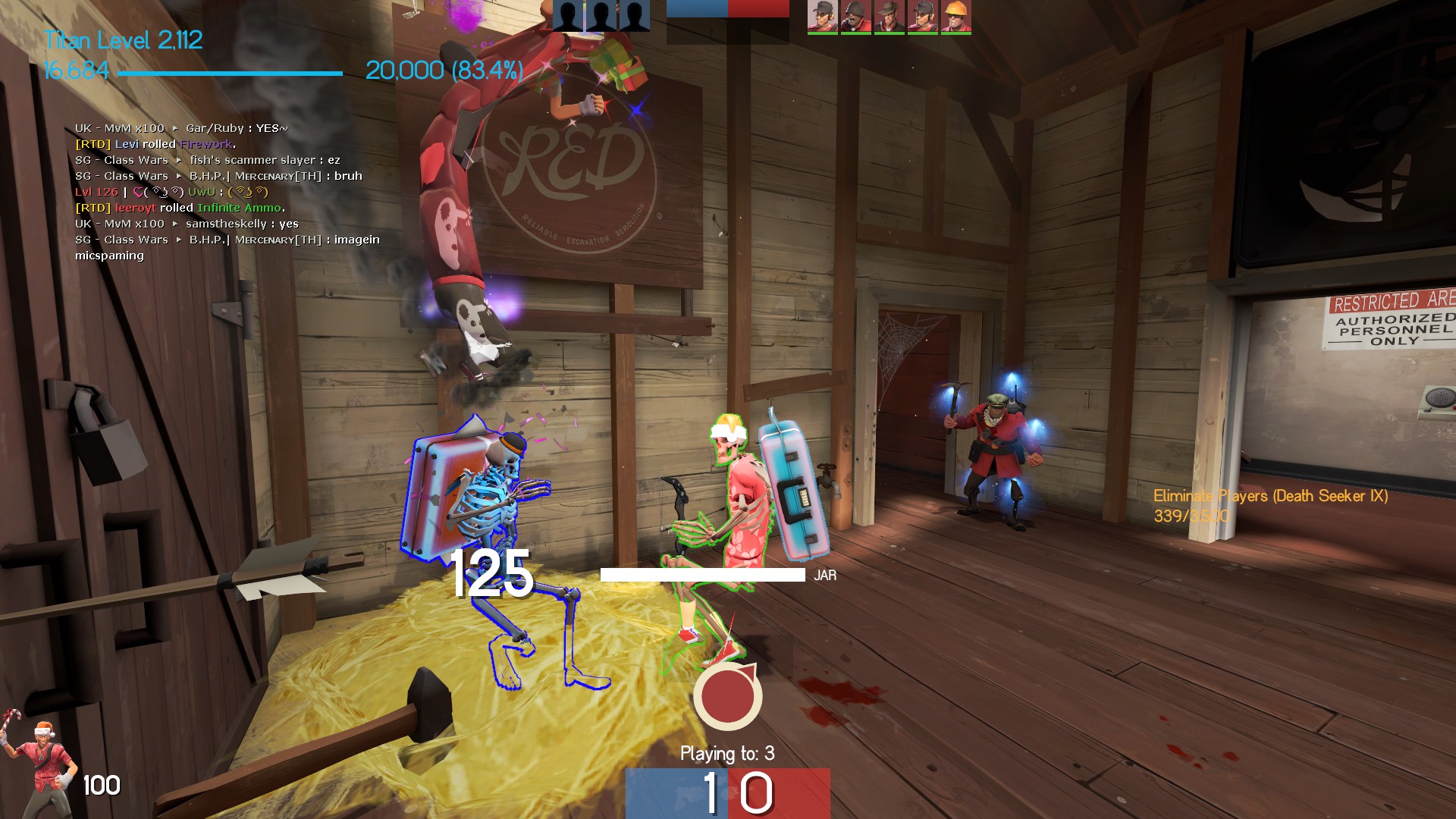Click the red control point icon
Screen dimensions: 1456x819
[x=728, y=696]
